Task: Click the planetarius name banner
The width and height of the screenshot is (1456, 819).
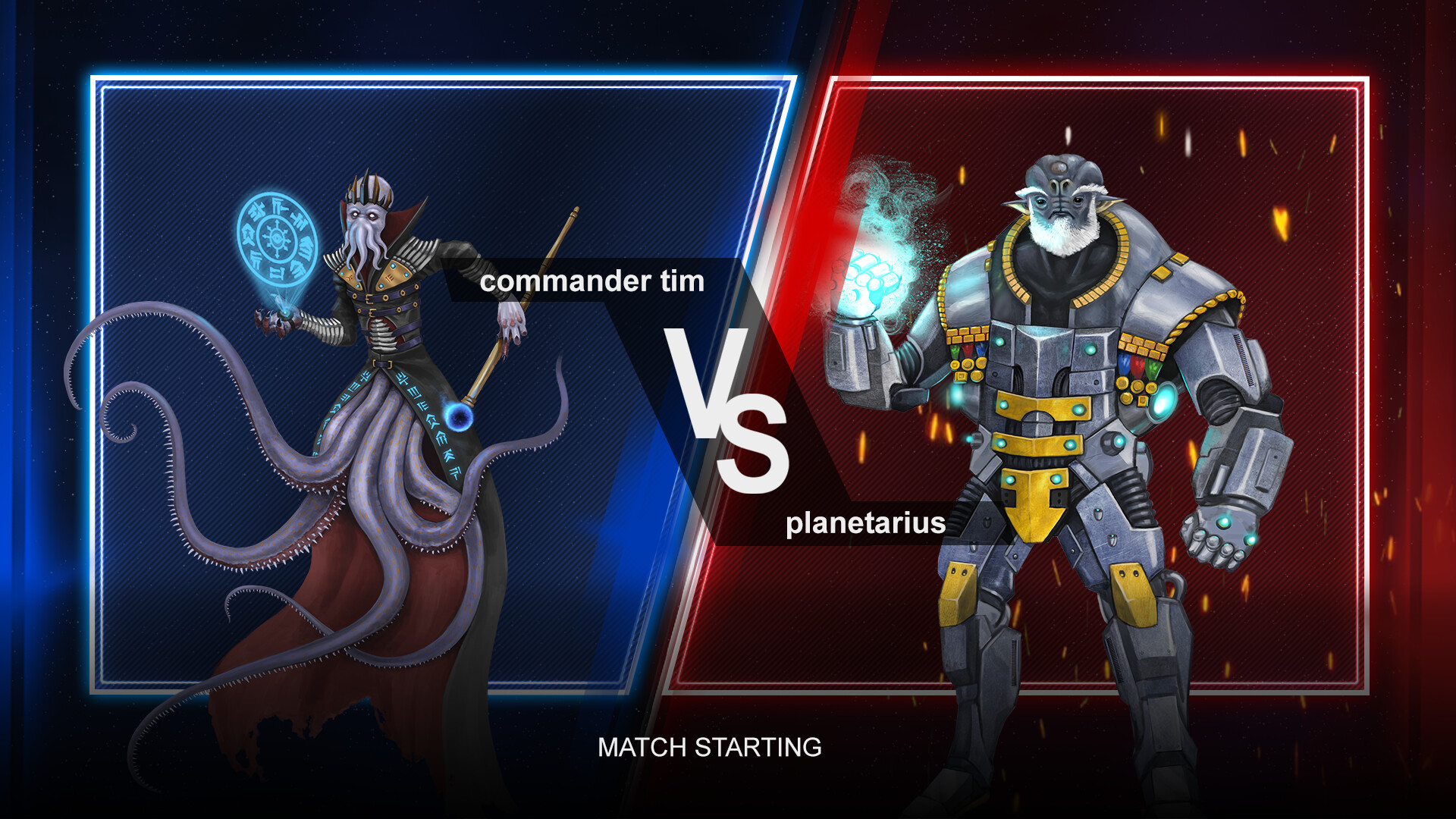Action: (x=865, y=523)
